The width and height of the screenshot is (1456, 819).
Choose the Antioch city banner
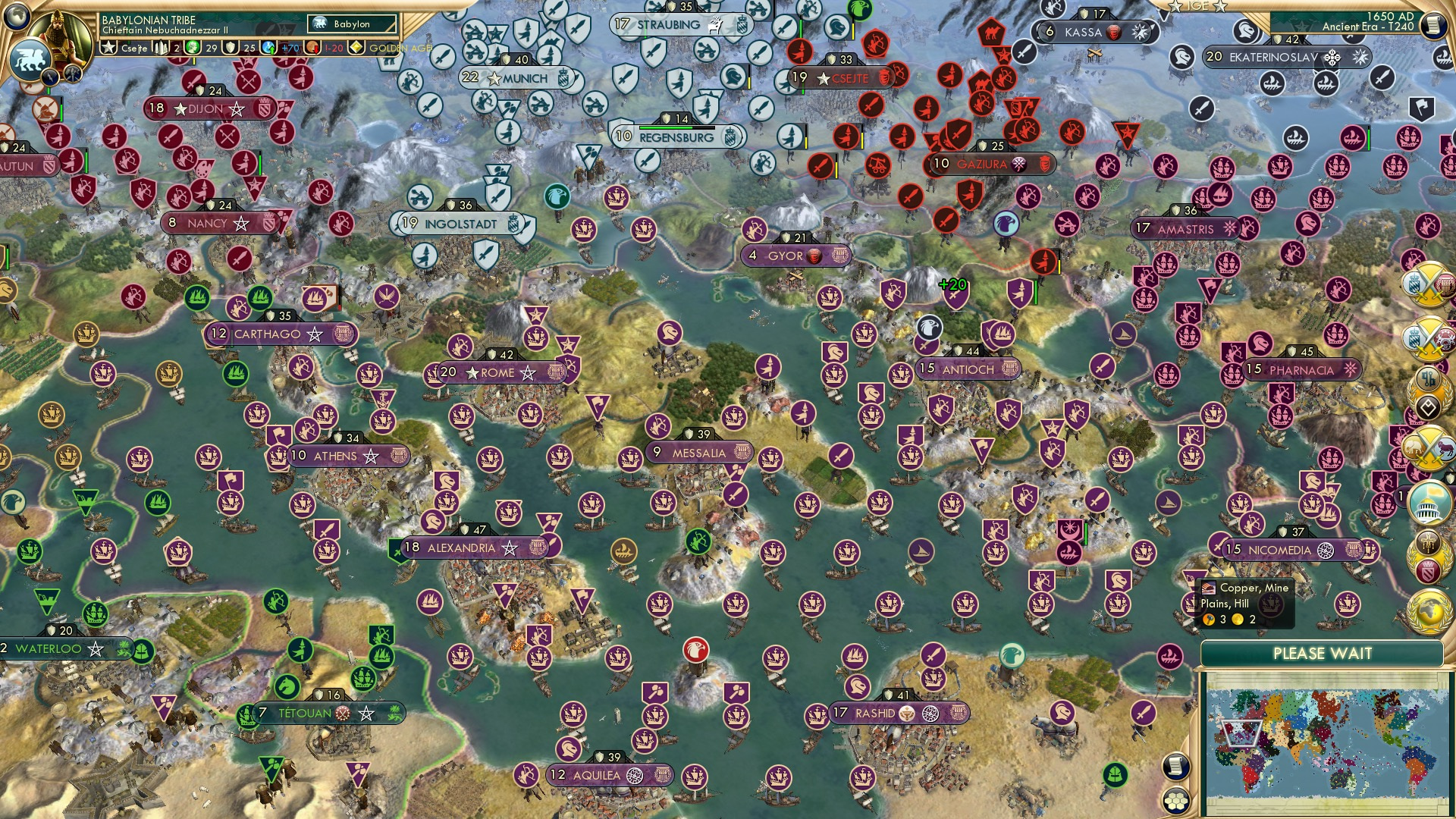(x=968, y=369)
